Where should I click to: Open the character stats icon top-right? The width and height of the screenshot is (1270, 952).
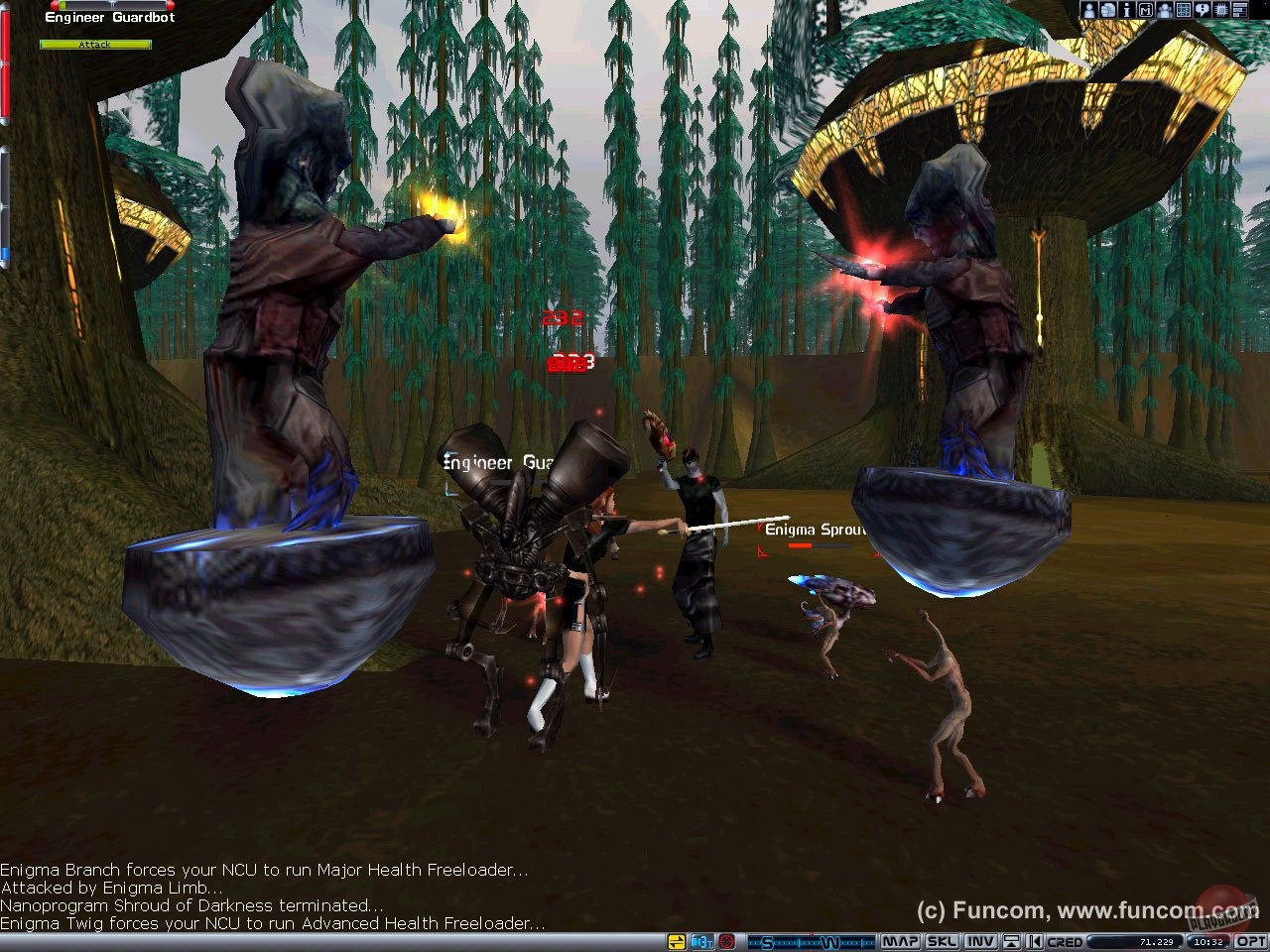pos(1089,10)
